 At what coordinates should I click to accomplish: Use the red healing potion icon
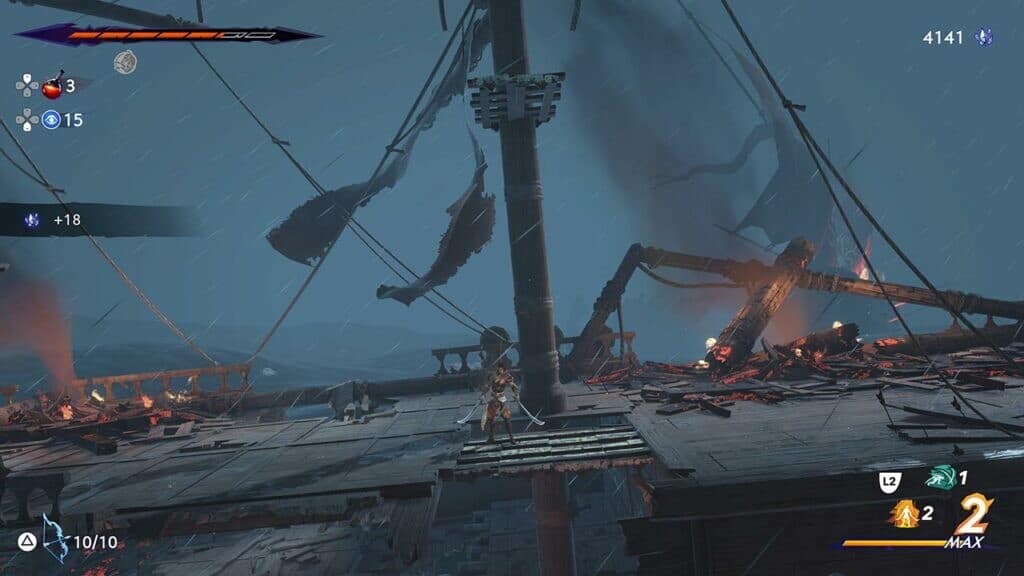[x=51, y=86]
